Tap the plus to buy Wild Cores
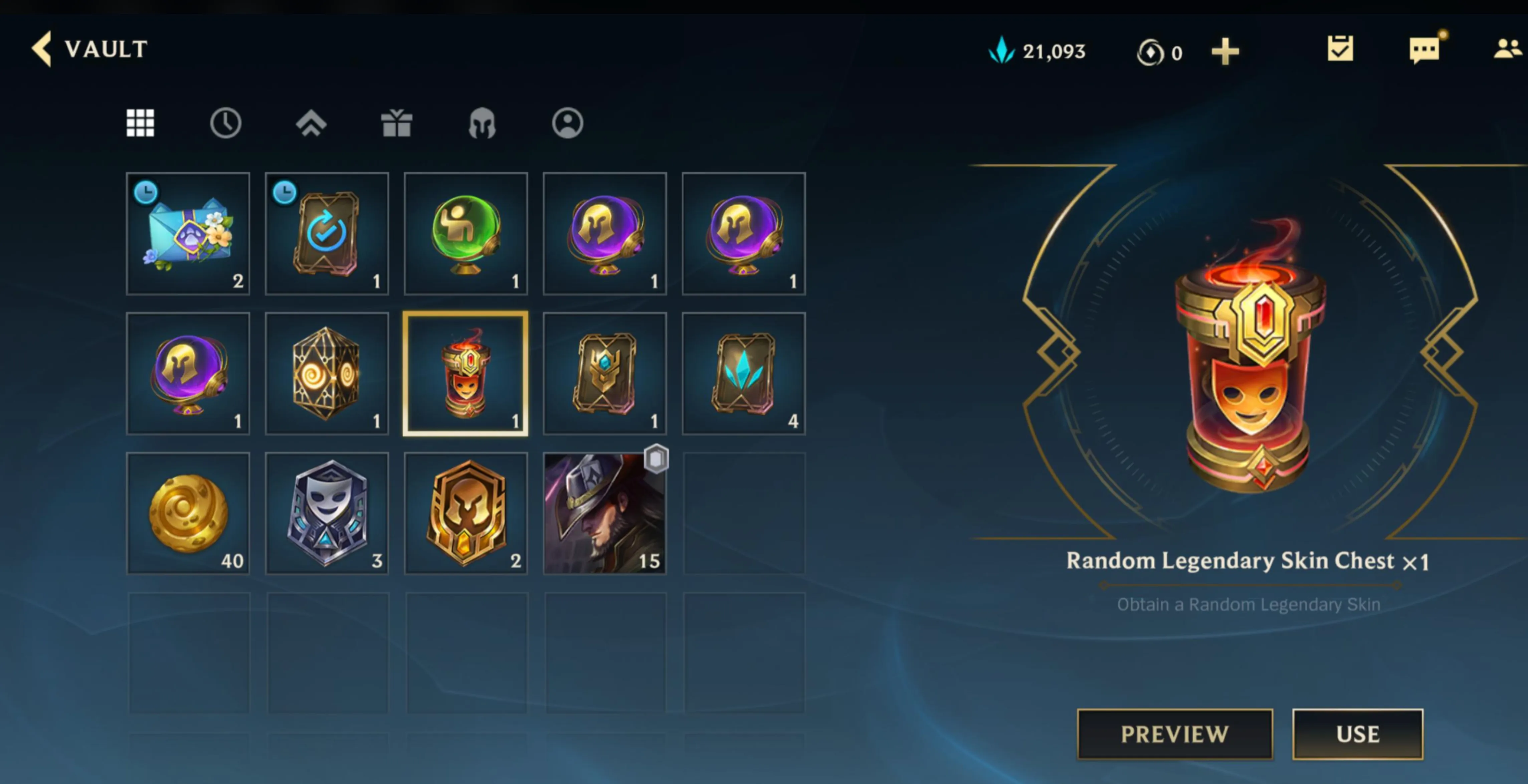 [x=1225, y=52]
